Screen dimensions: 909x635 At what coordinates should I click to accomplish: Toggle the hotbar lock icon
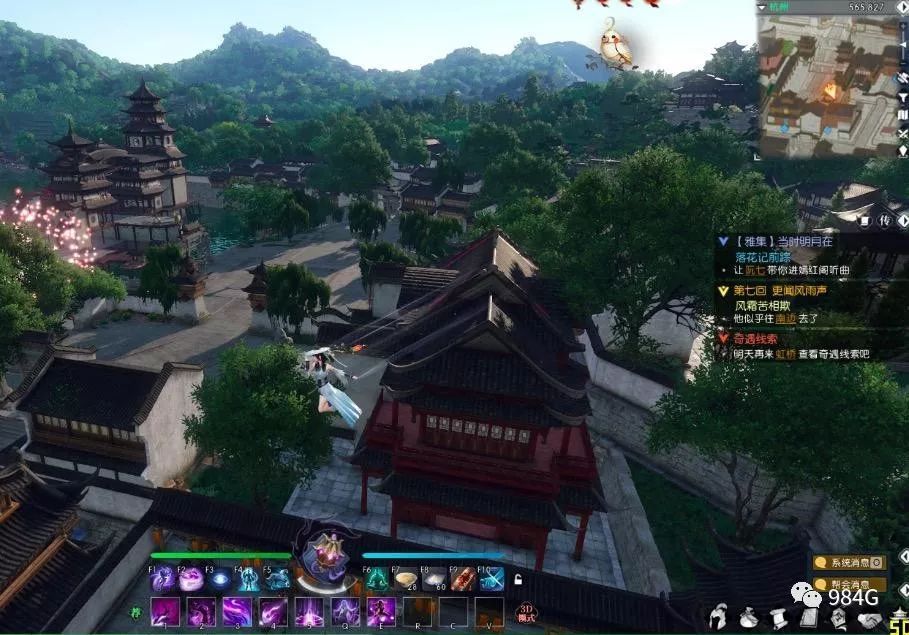coord(518,579)
